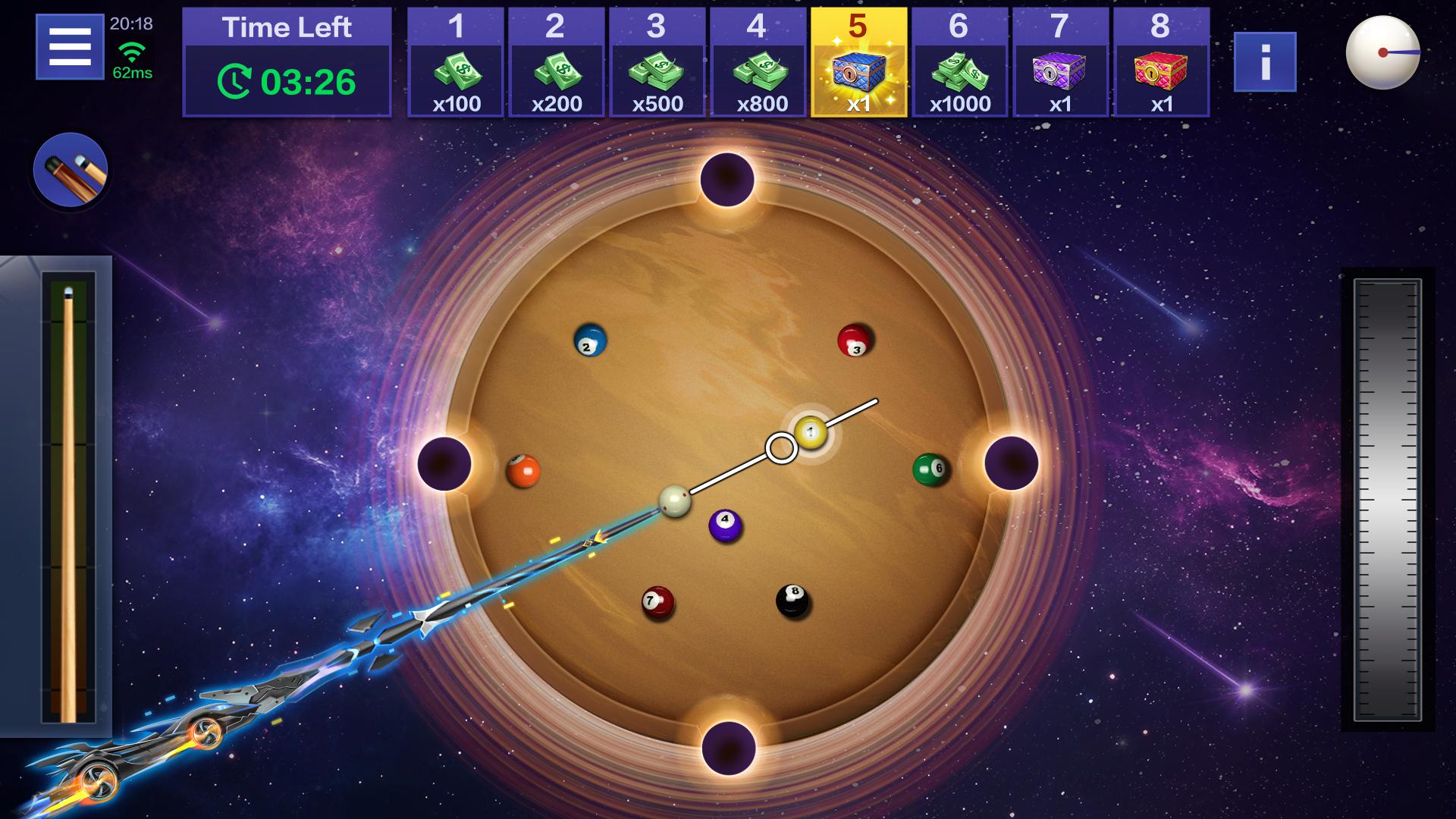
Task: View tier 7 purple chest reward
Action: click(x=1060, y=62)
